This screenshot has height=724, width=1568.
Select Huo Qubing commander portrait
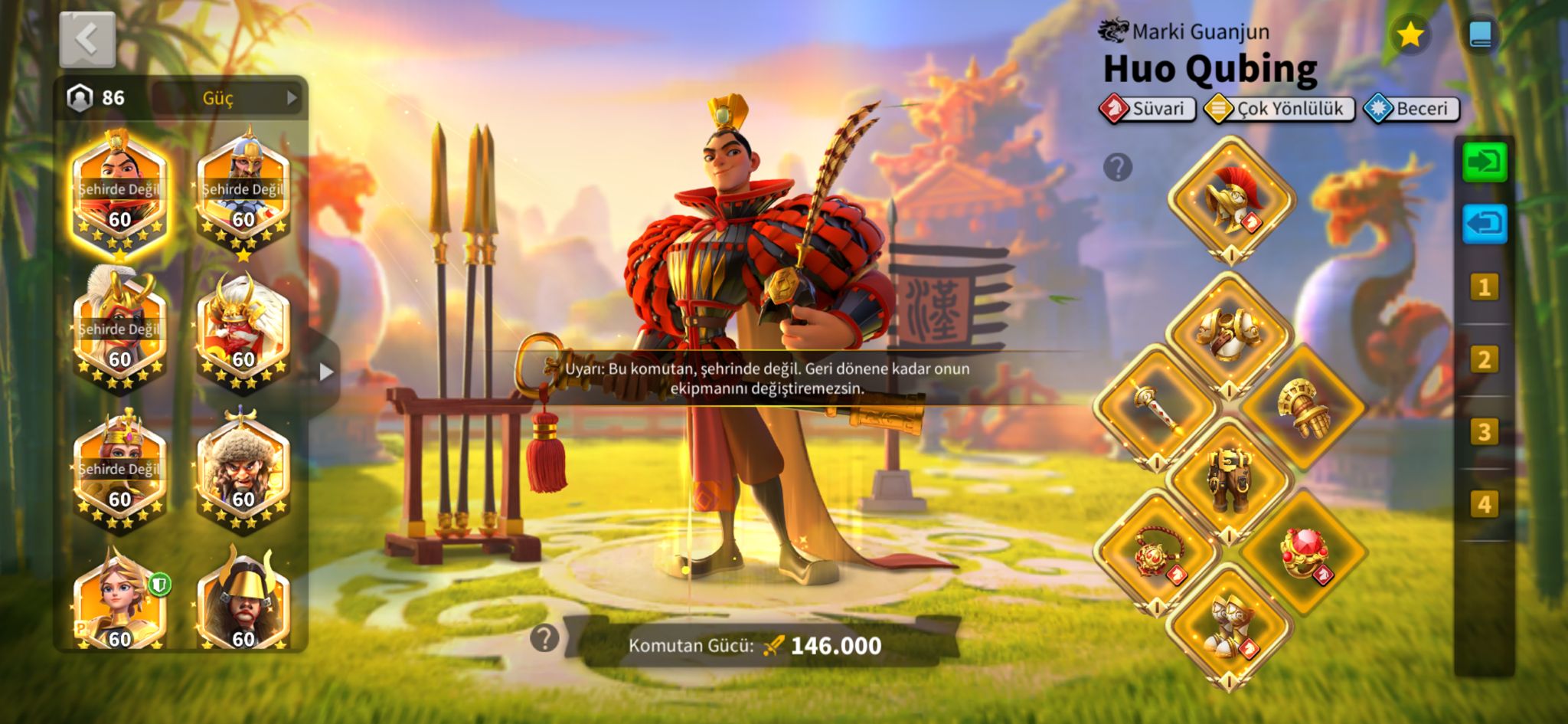(119, 193)
